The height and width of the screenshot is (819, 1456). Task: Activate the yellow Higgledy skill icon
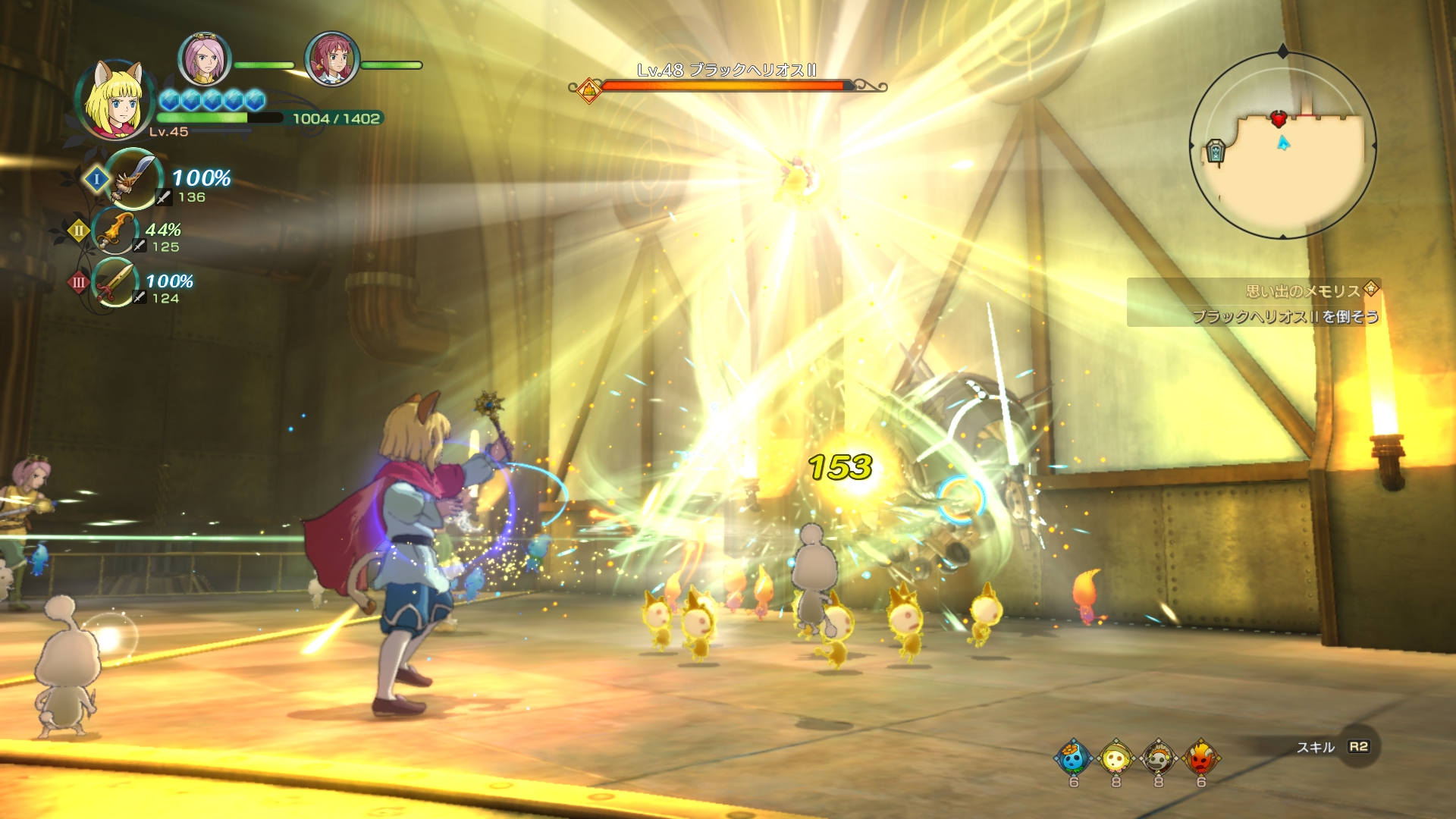(1116, 758)
